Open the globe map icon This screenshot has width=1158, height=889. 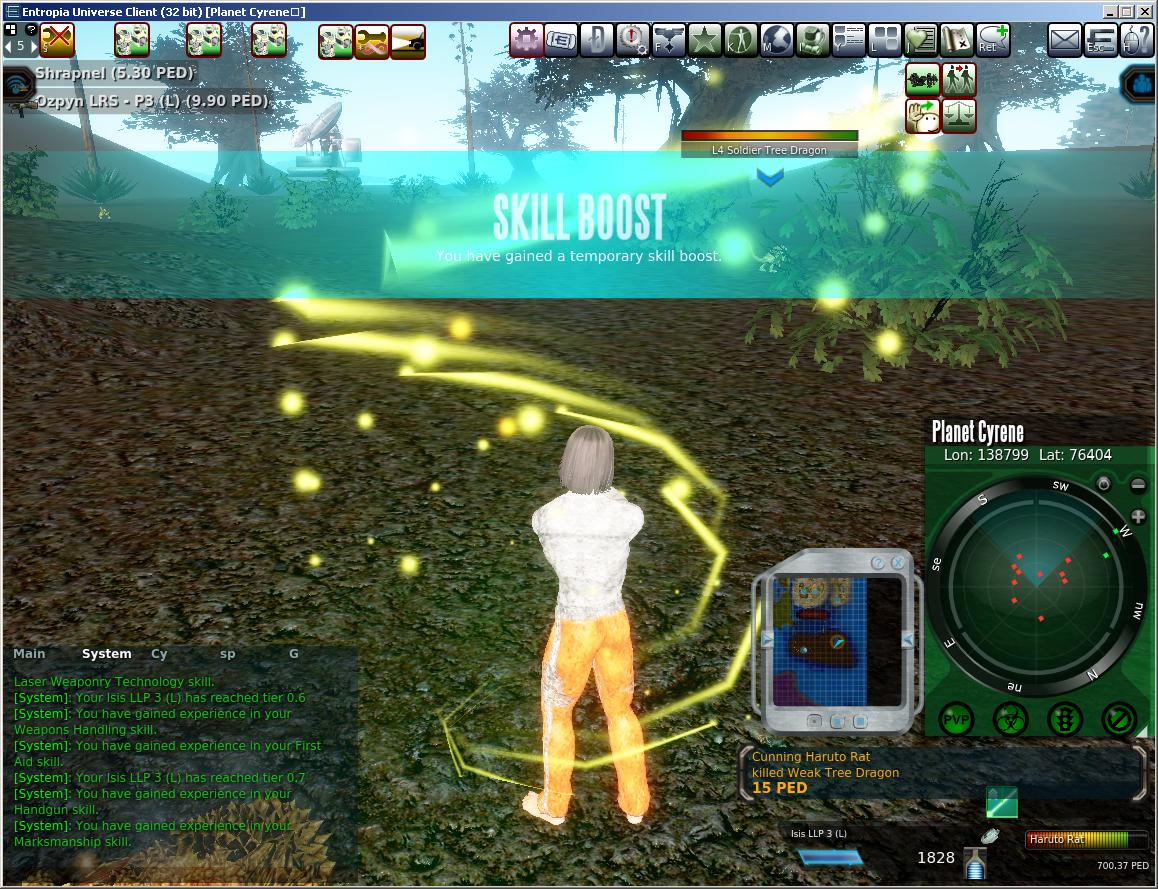[776, 41]
